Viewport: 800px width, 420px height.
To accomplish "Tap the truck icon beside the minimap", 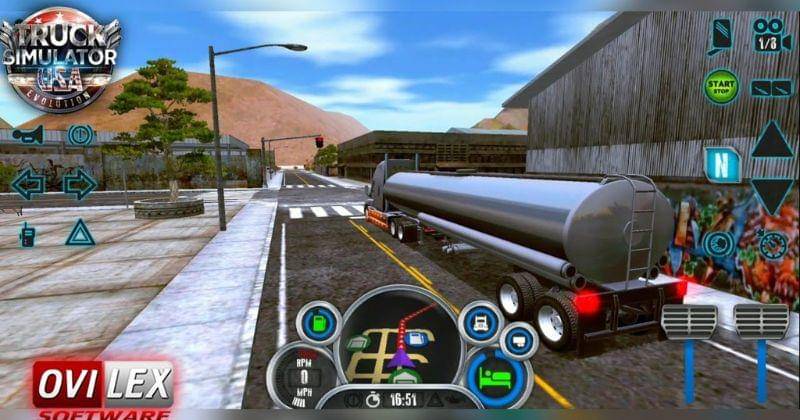I will (479, 323).
